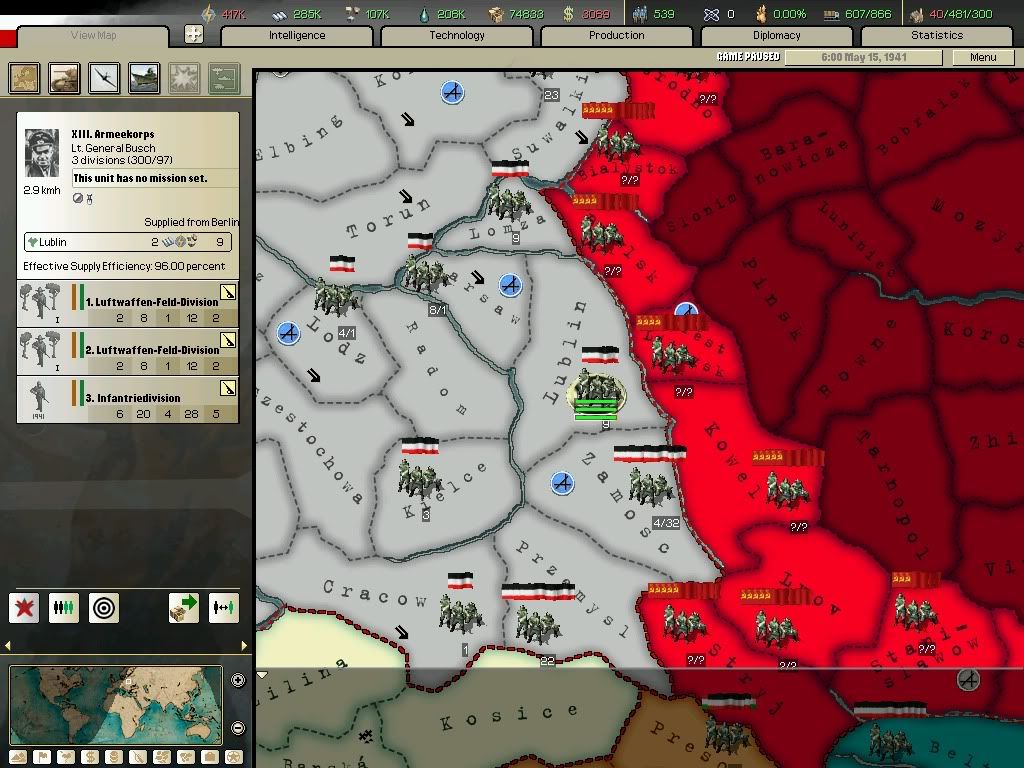Click the bullseye target button

tap(104, 607)
